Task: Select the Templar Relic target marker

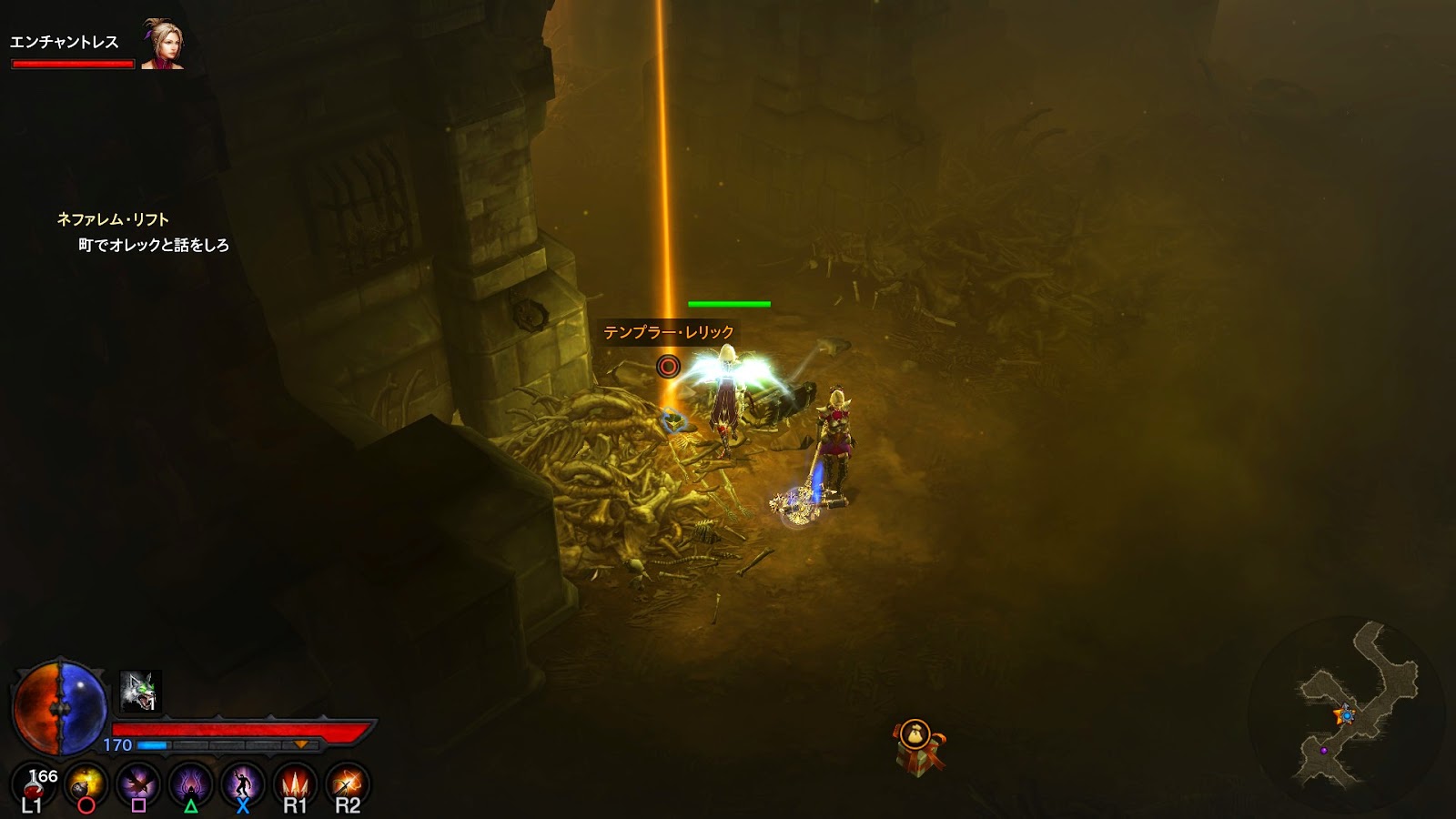Action: (669, 366)
